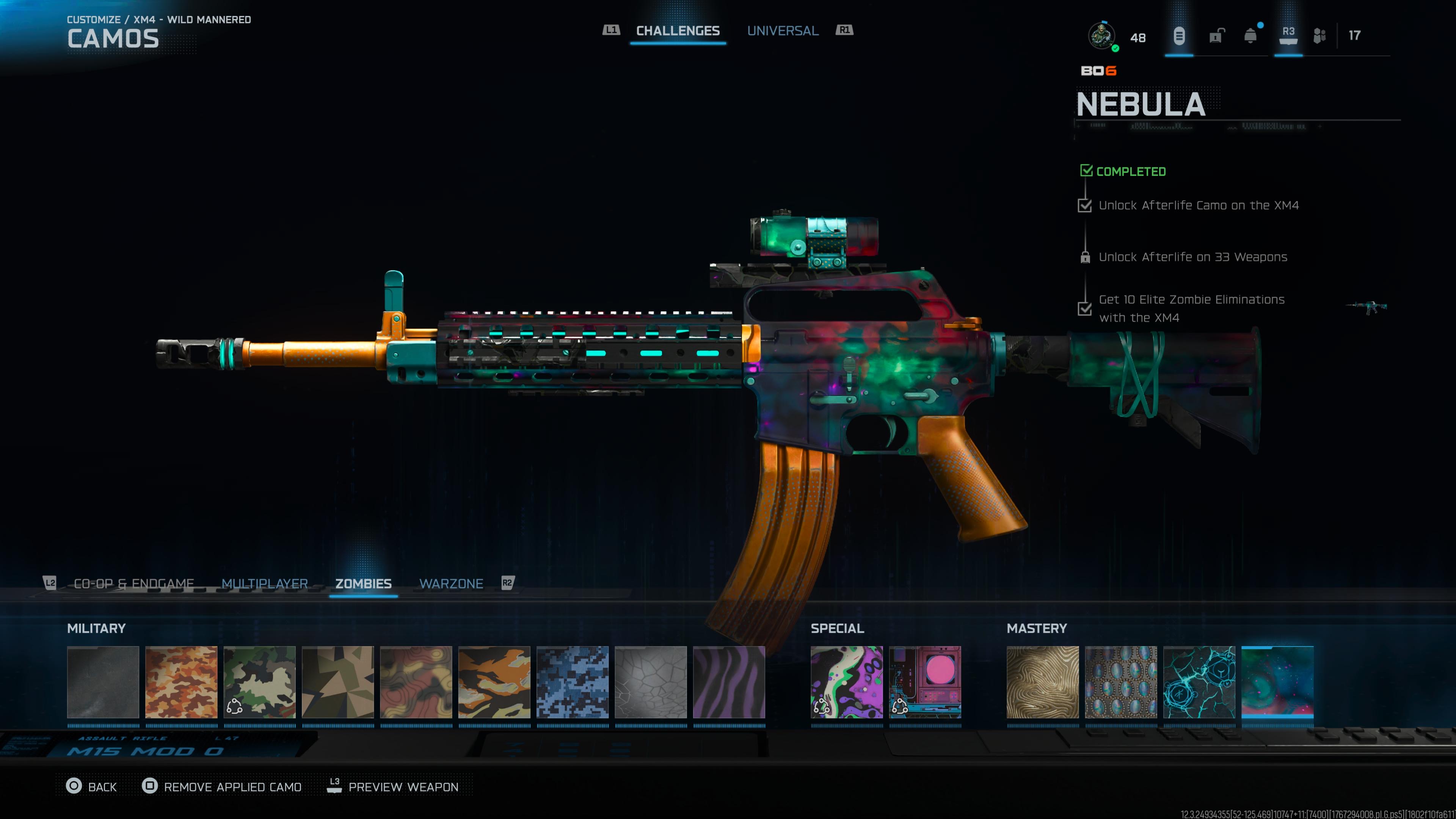Choose the Co-op & Endgame category
Viewport: 1456px width, 819px height.
[134, 583]
